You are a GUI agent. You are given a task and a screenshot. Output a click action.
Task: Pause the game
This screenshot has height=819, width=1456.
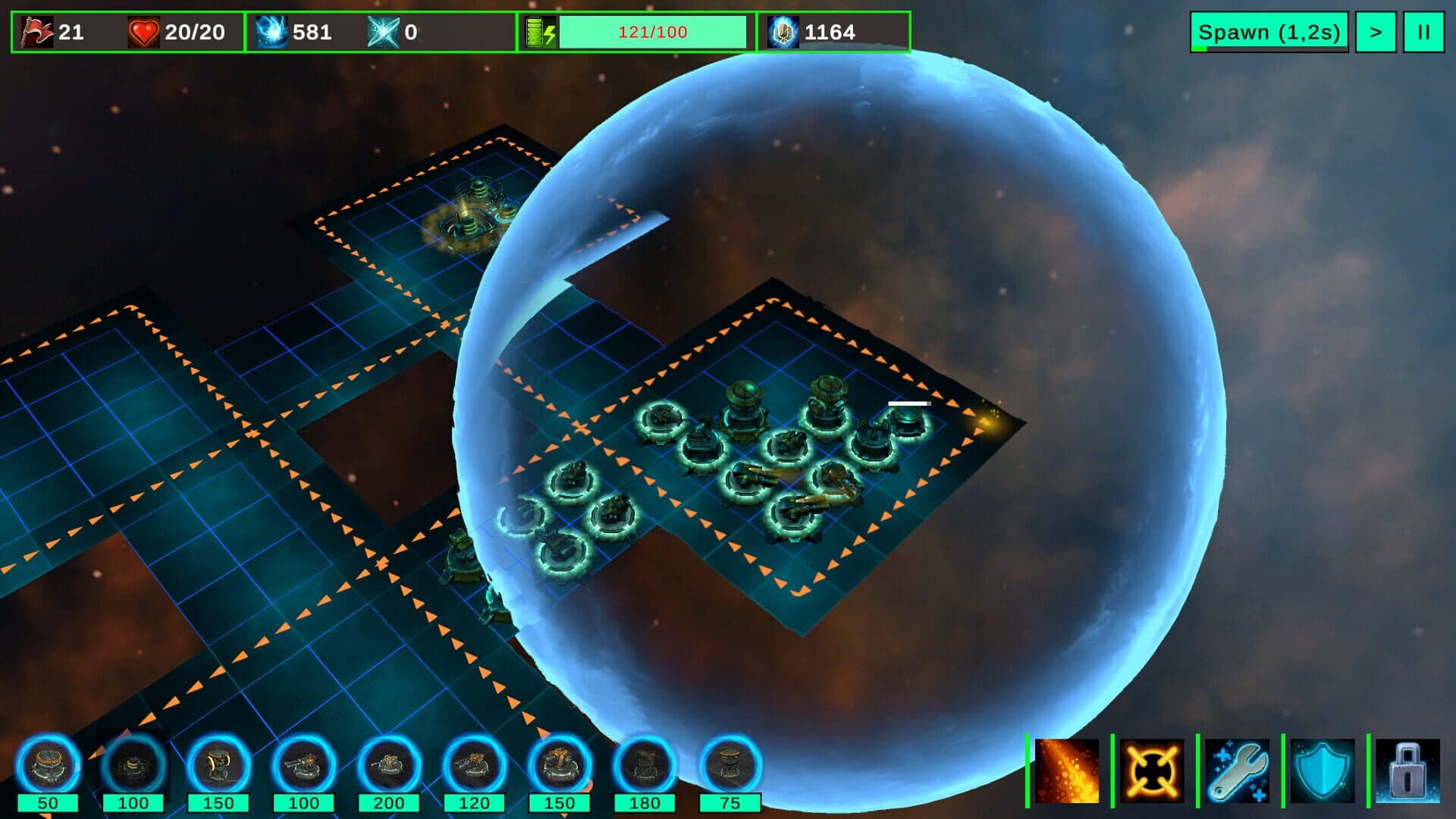(1423, 33)
